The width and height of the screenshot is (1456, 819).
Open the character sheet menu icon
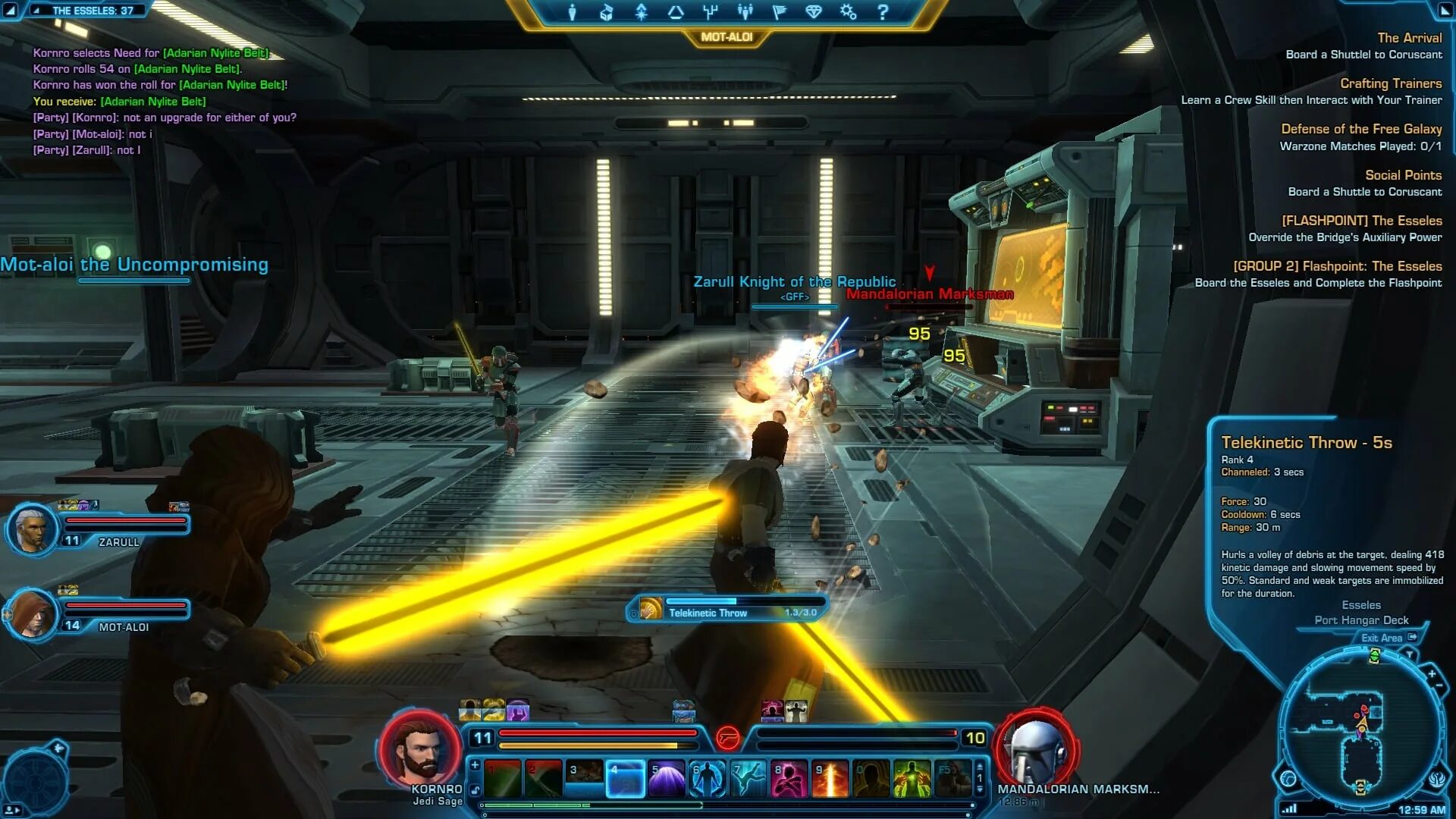click(x=573, y=12)
